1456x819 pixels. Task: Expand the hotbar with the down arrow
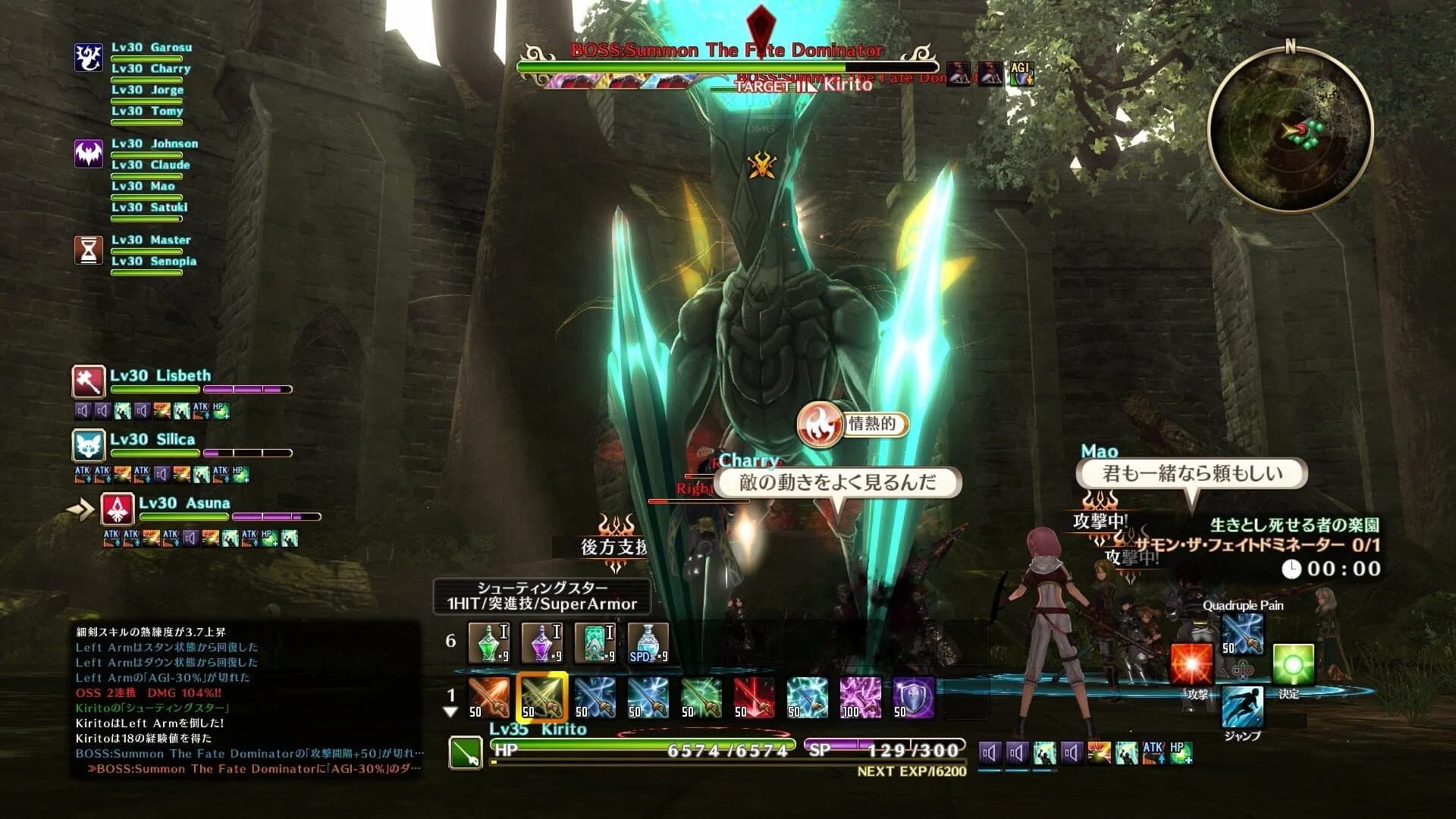(450, 712)
